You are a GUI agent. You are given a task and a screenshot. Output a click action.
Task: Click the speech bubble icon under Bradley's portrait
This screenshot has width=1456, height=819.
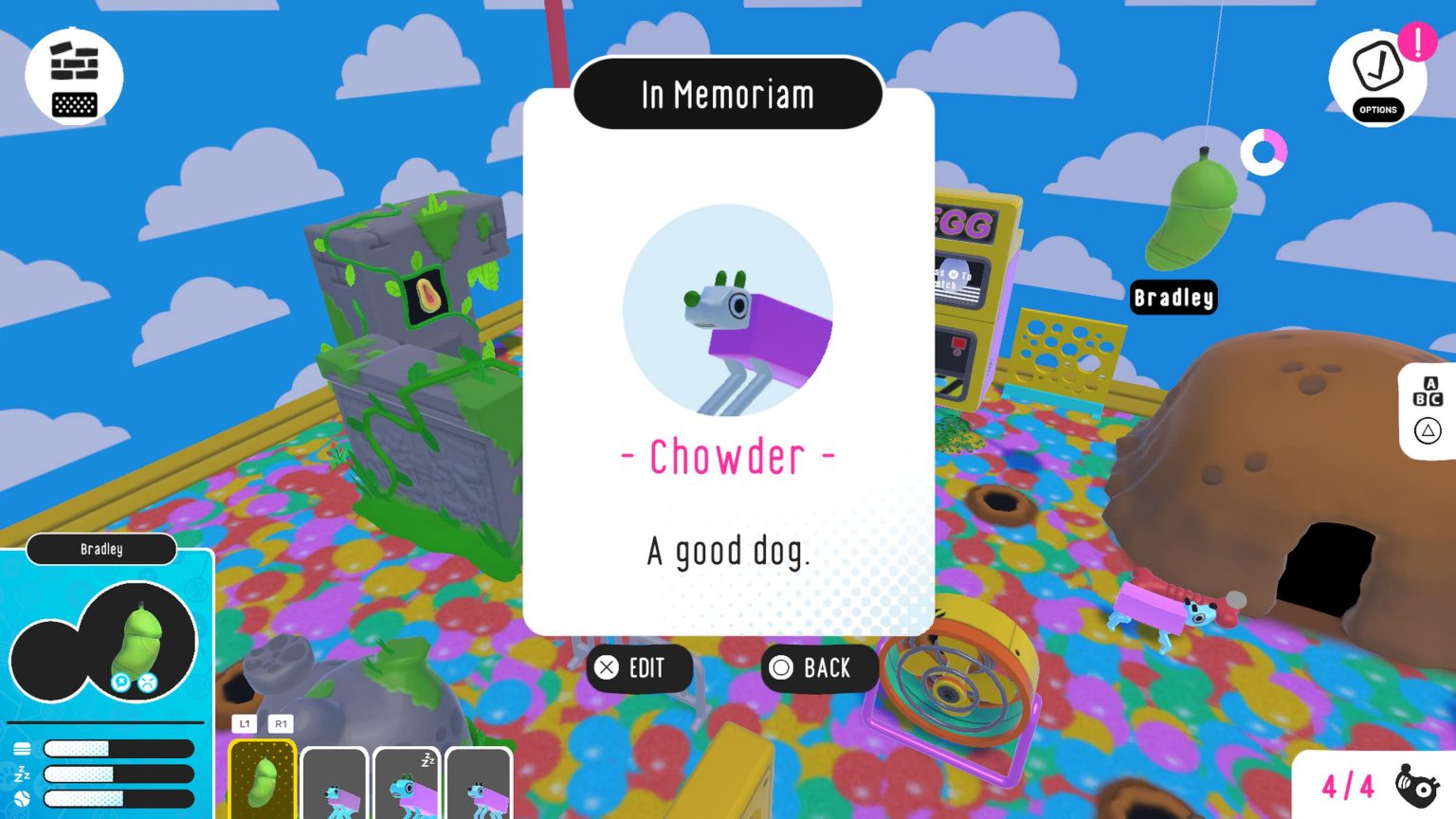point(120,682)
